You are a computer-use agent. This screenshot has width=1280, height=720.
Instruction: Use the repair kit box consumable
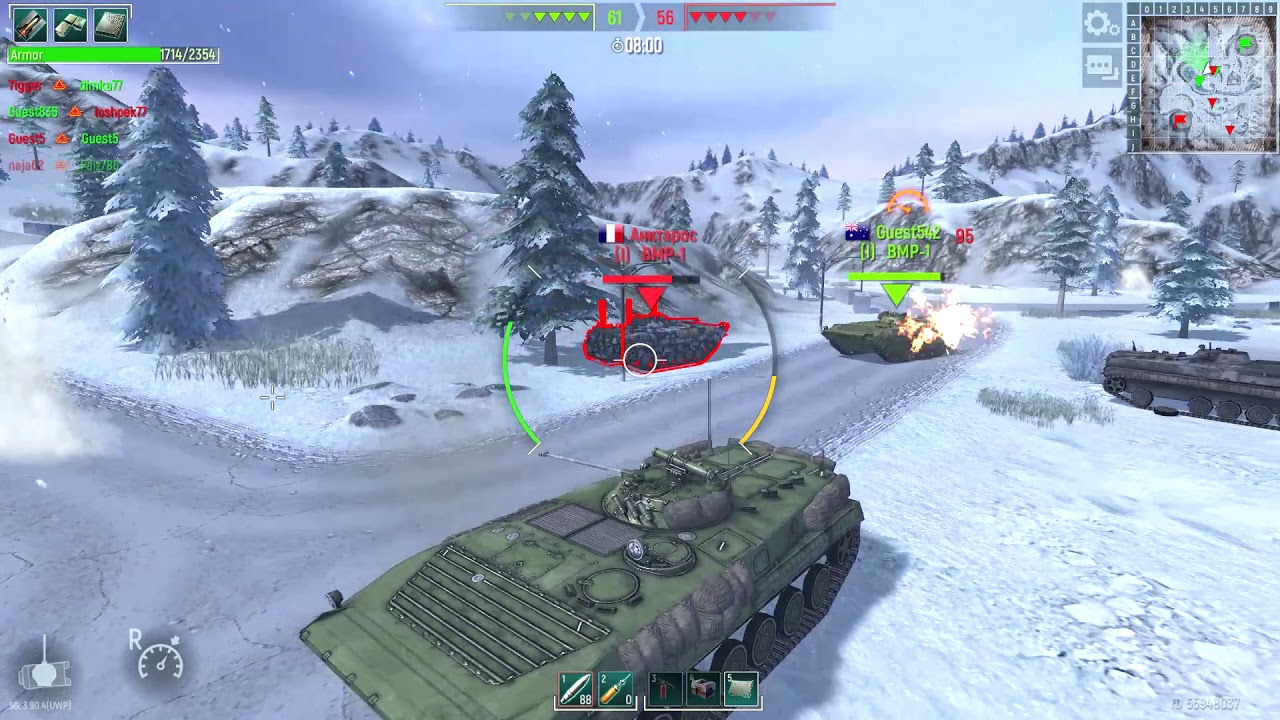[703, 690]
